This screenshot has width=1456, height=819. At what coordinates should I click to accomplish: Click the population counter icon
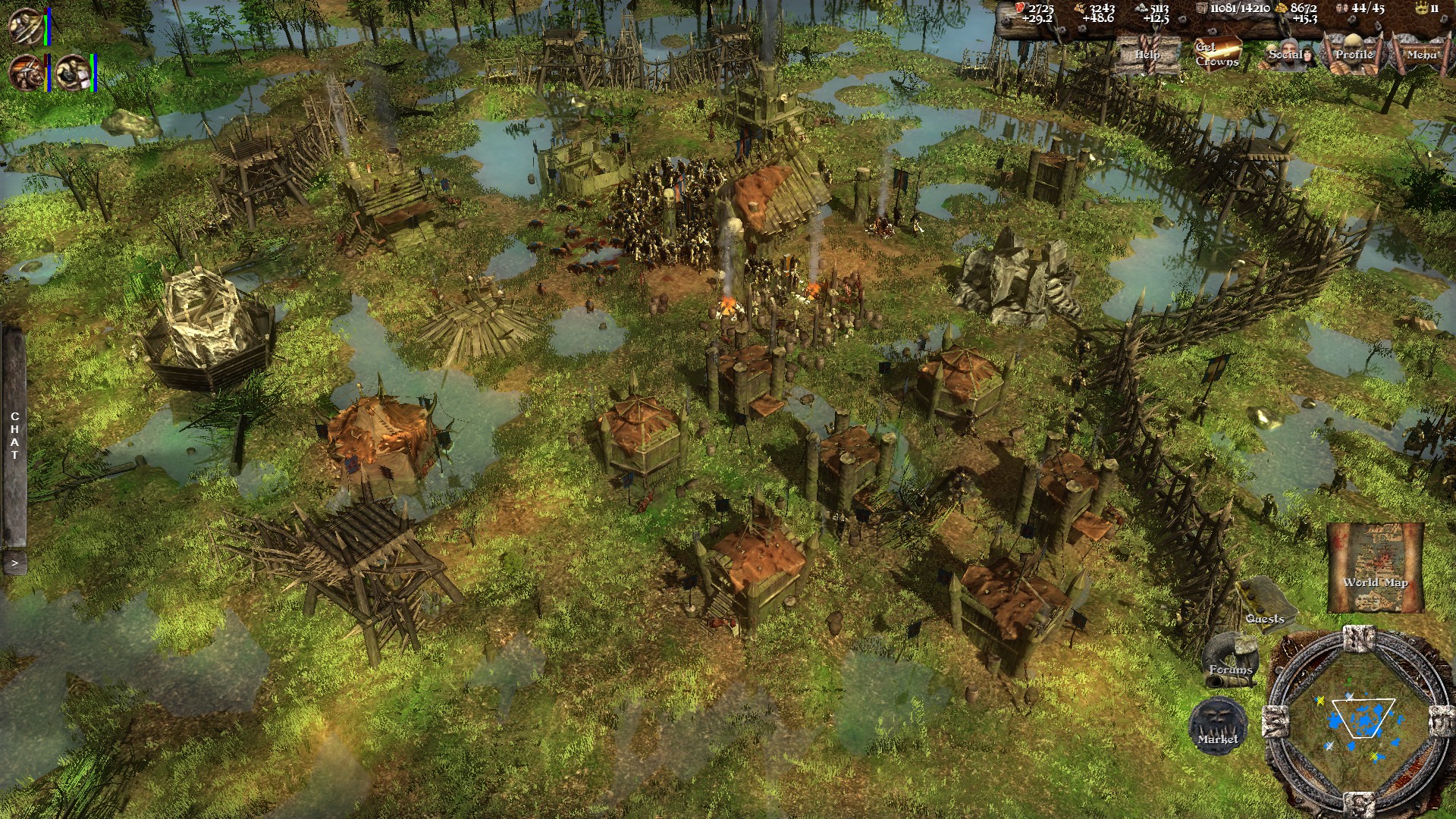click(x=1342, y=8)
